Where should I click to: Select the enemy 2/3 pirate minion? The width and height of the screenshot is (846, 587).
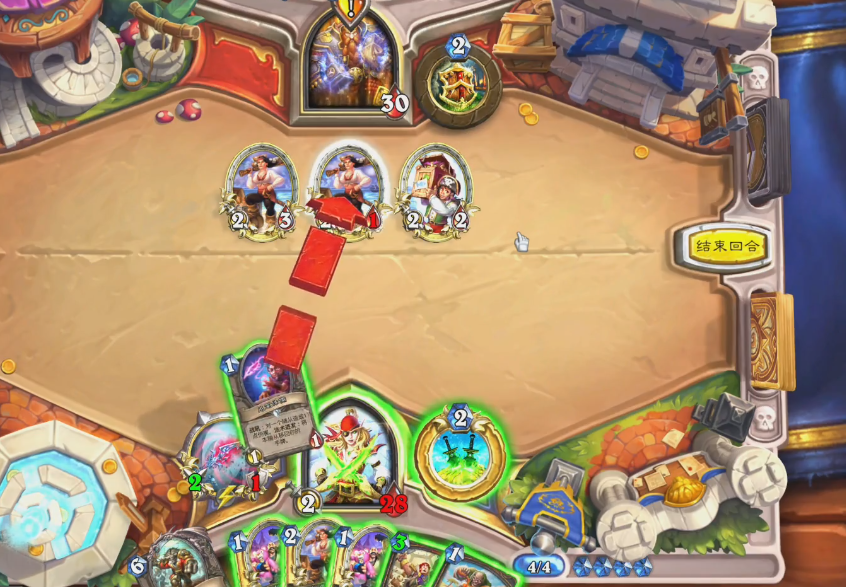pyautogui.click(x=262, y=192)
